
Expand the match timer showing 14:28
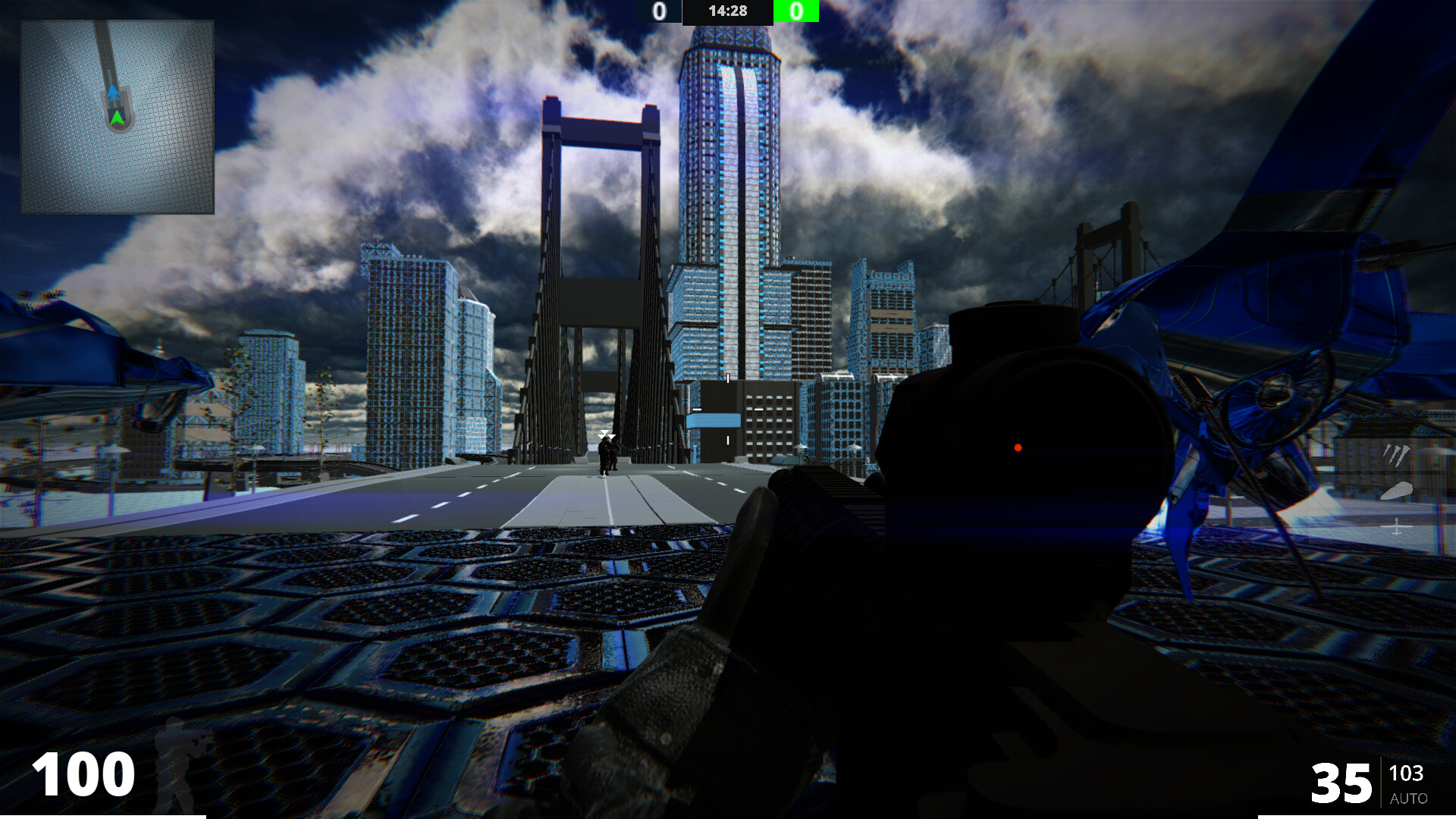coord(727,11)
